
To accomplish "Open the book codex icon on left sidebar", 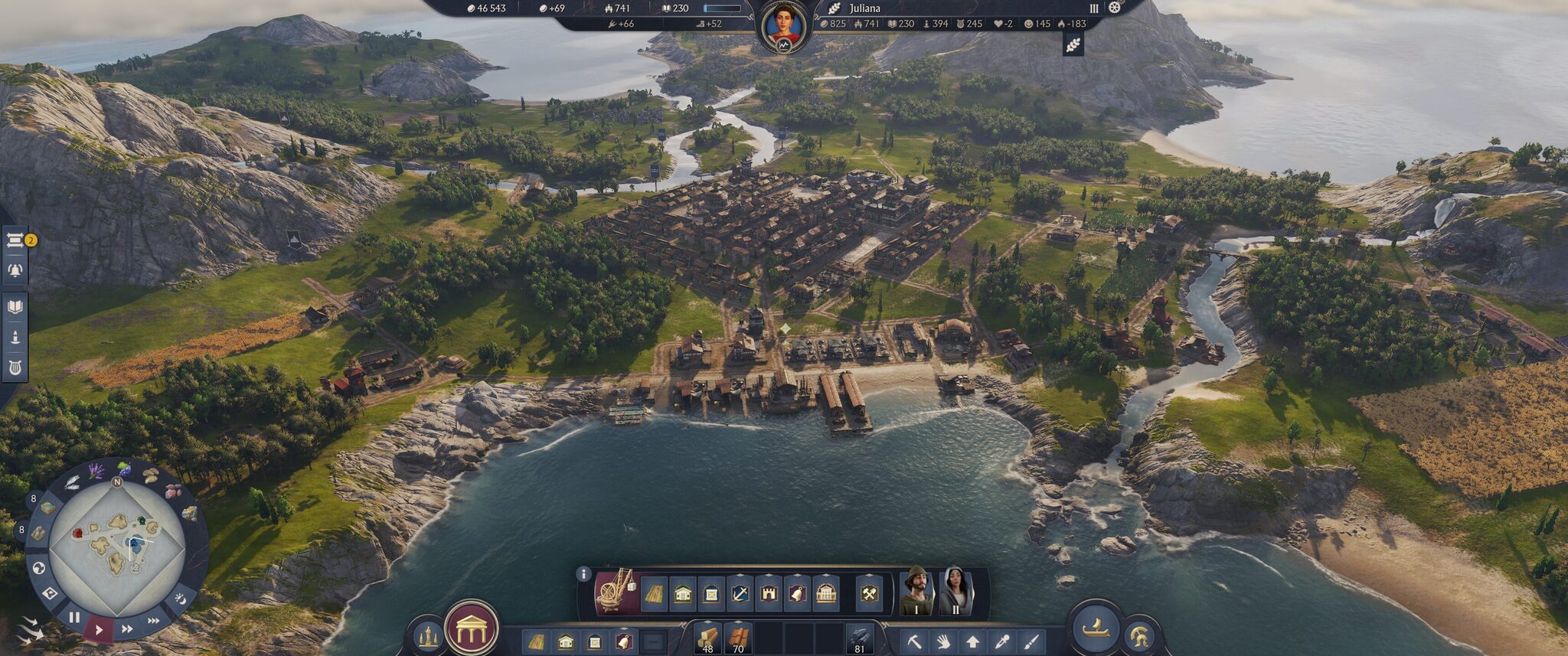I will point(15,308).
